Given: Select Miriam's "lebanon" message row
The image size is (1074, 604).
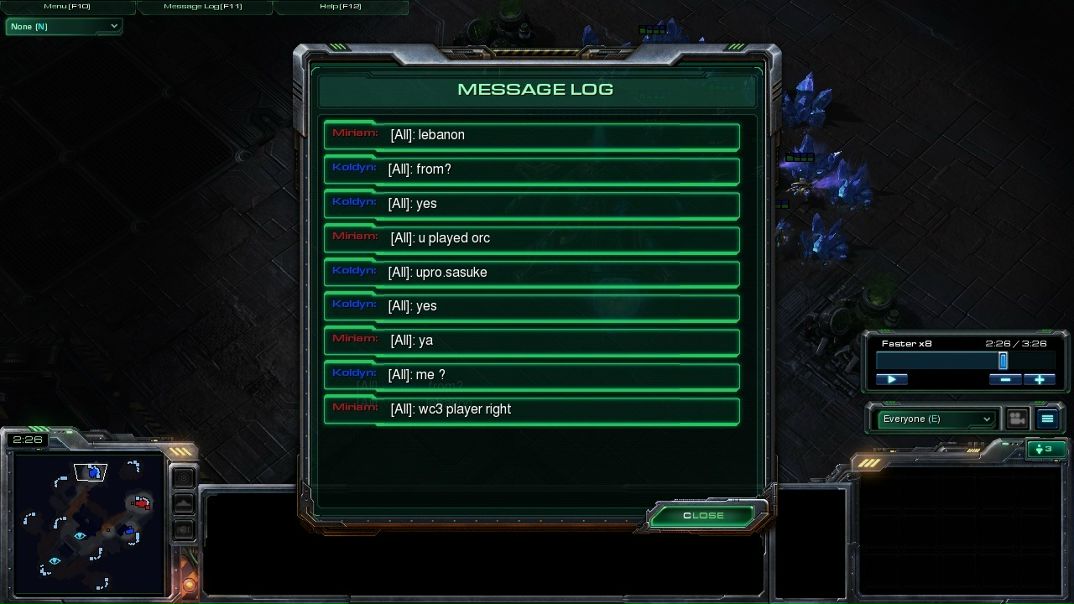Looking at the screenshot, I should click(531, 136).
